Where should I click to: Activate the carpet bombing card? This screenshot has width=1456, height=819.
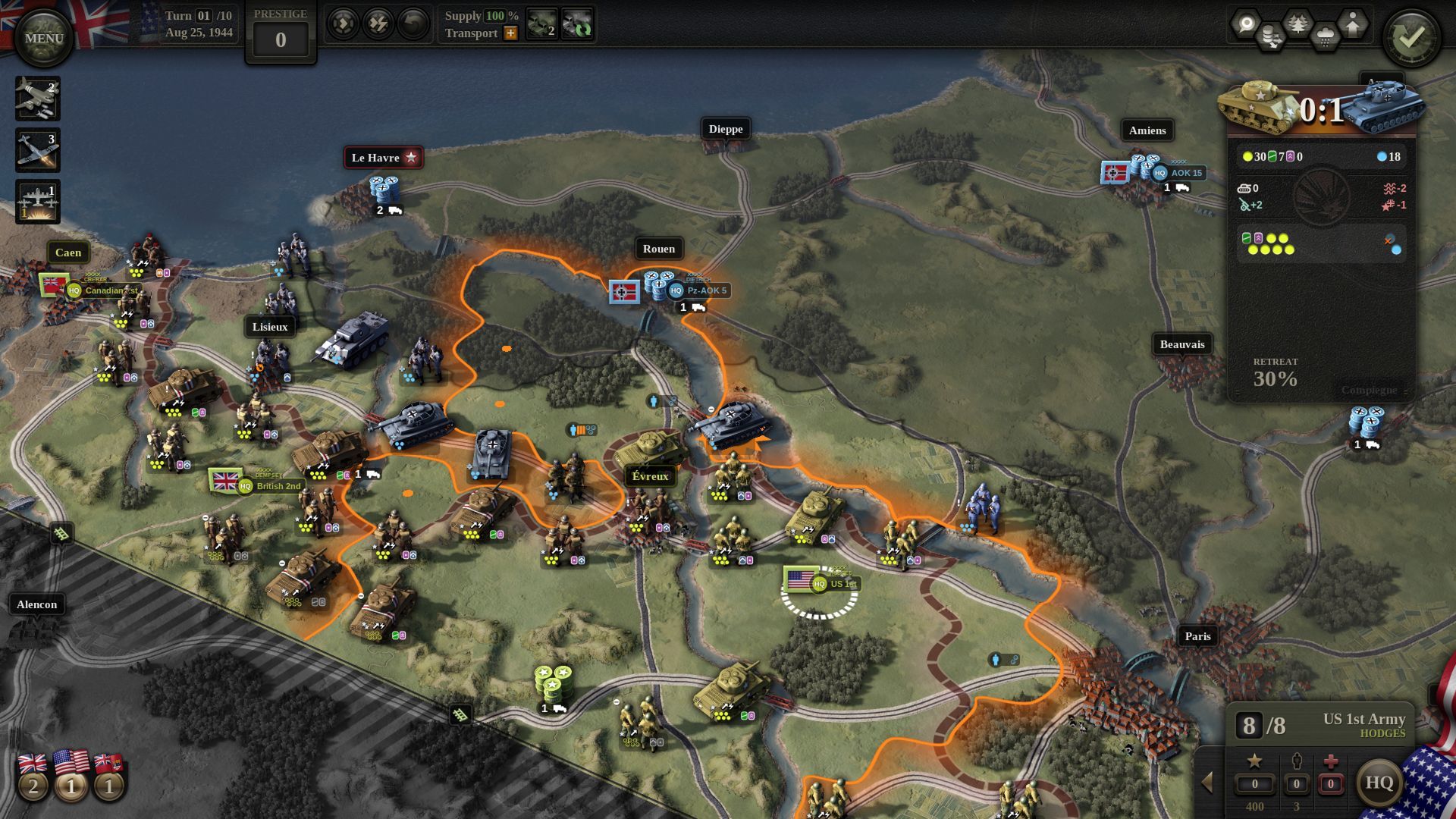click(37, 202)
